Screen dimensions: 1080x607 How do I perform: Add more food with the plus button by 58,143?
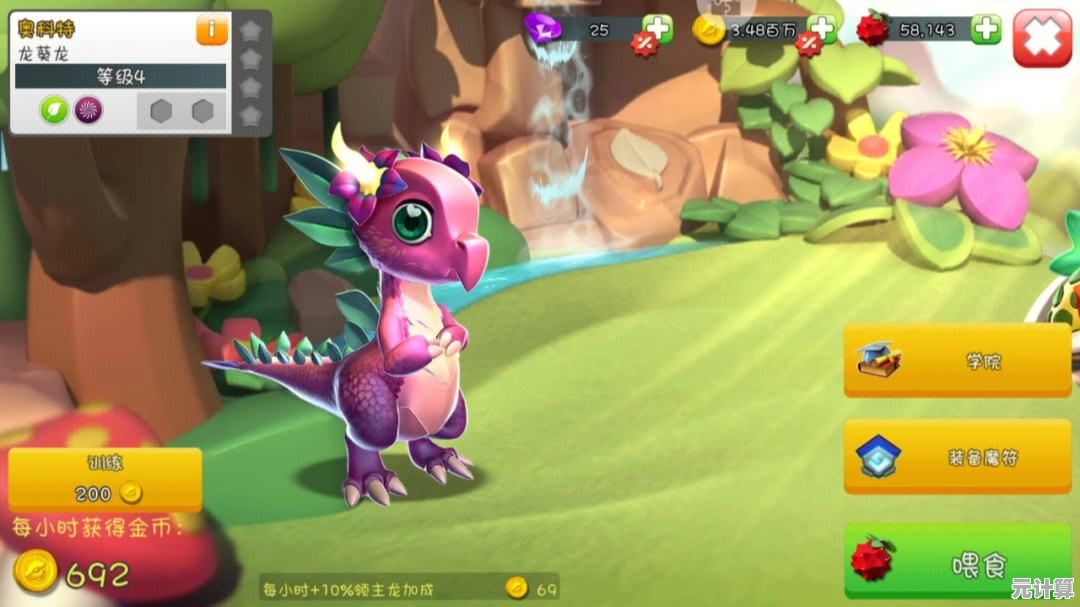click(986, 29)
